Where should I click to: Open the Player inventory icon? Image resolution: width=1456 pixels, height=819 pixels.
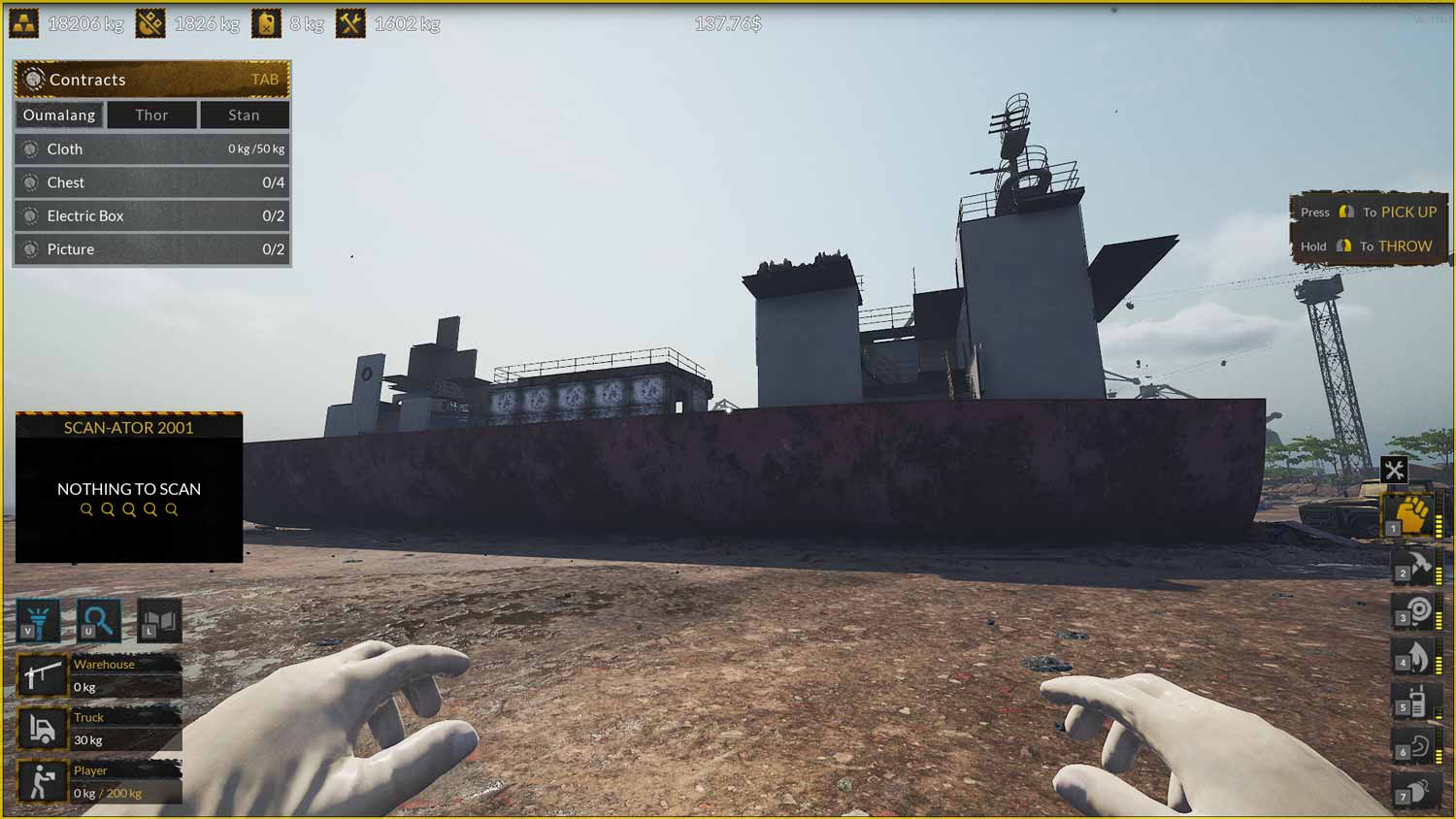pos(43,780)
